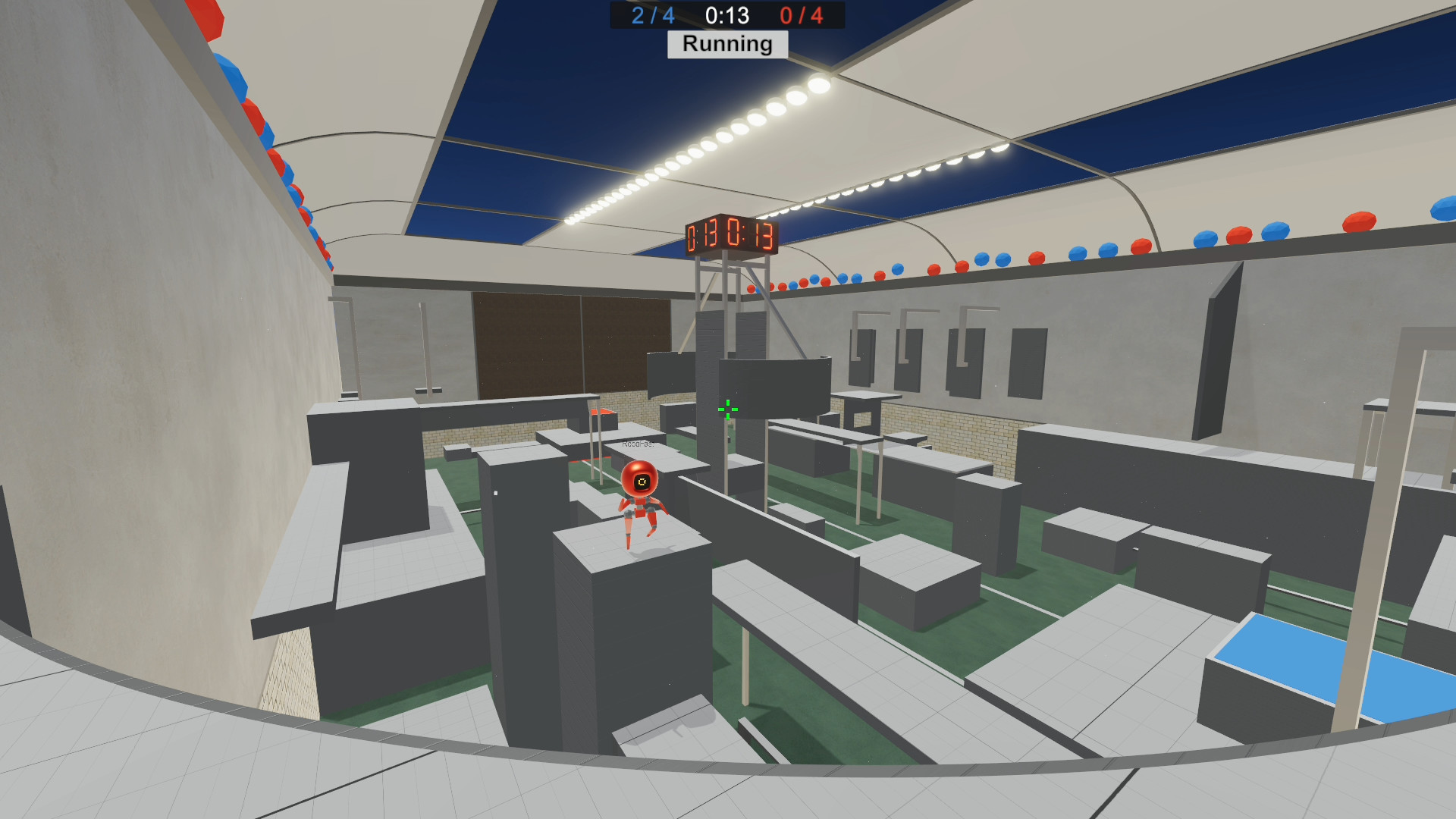Click the red team score 0/4
1456x819 pixels.
[804, 16]
